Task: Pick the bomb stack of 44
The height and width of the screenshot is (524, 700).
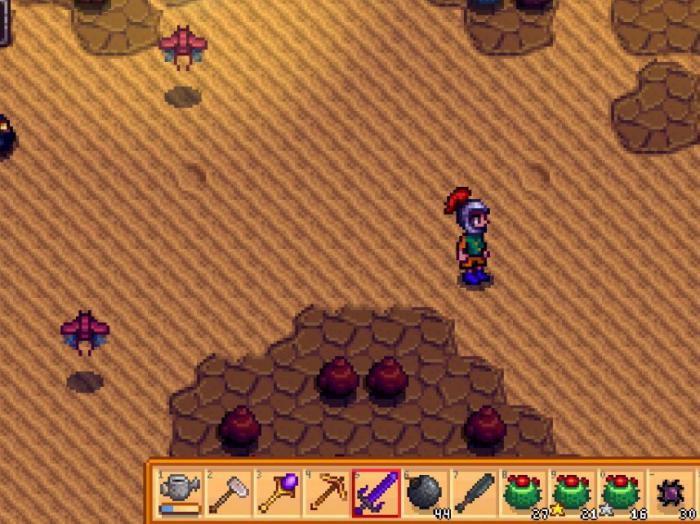Action: 425,492
